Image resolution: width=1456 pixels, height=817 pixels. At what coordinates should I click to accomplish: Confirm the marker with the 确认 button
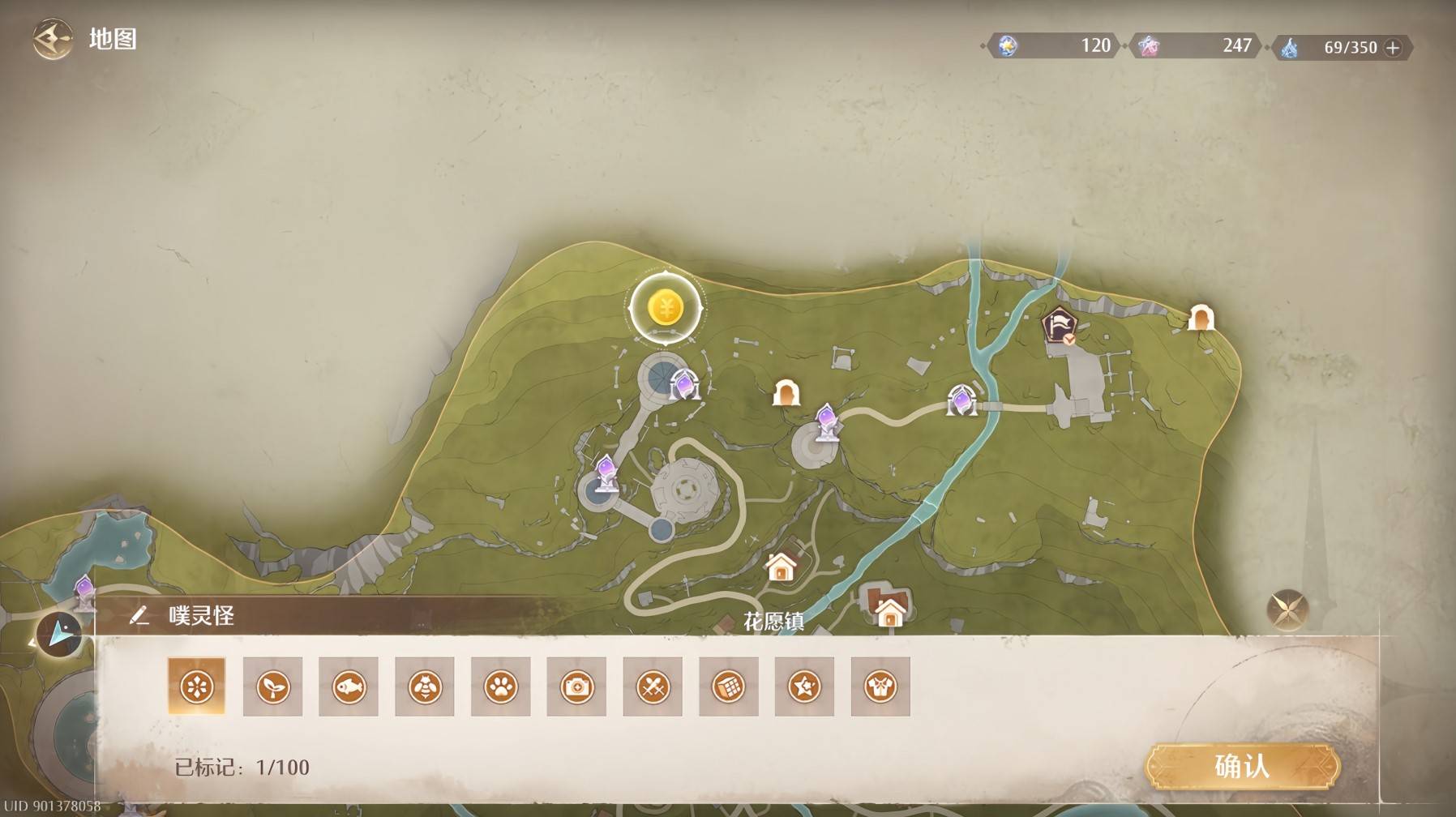pos(1241,766)
